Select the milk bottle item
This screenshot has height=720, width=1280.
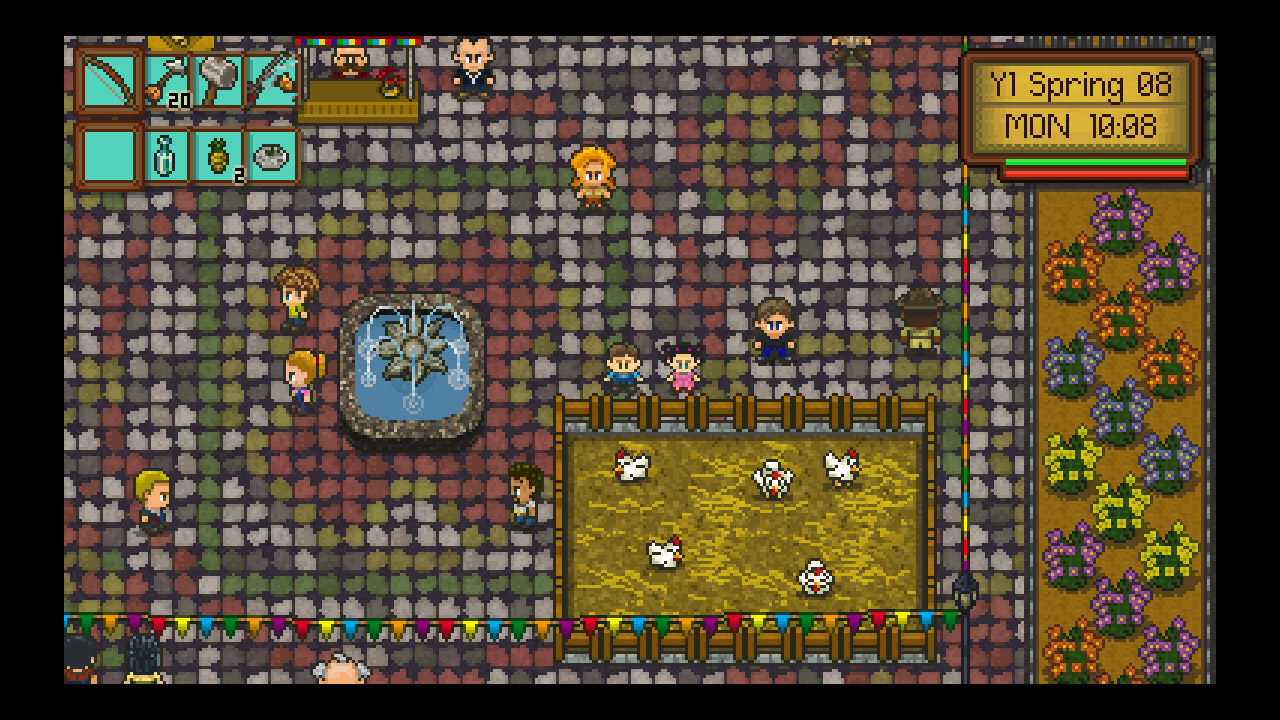point(165,155)
